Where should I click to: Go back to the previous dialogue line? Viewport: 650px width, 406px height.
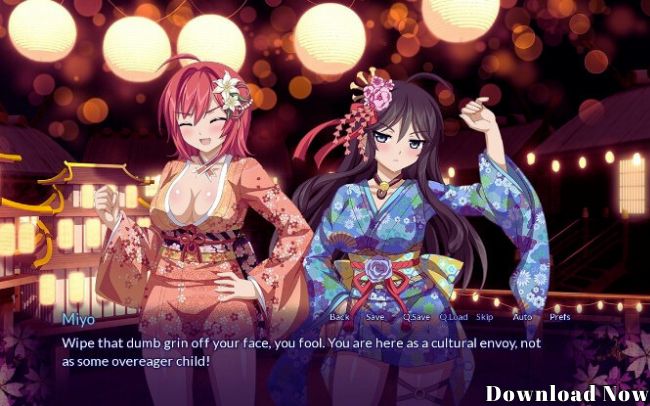point(340,316)
